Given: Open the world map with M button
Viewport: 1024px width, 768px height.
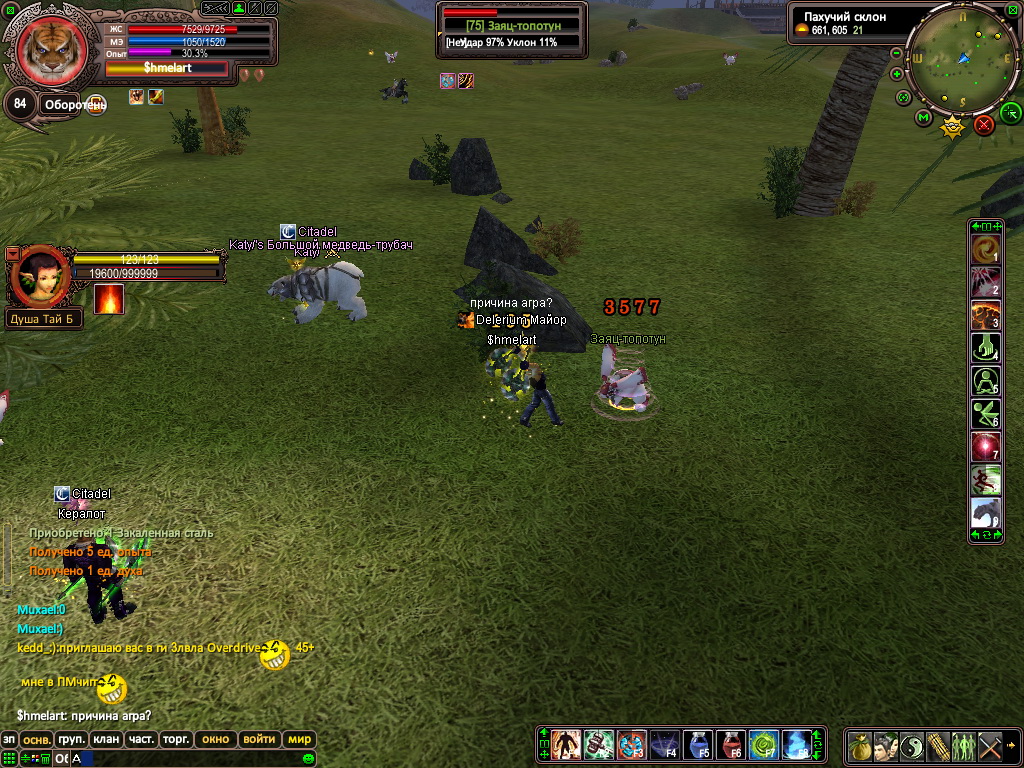Looking at the screenshot, I should [923, 118].
